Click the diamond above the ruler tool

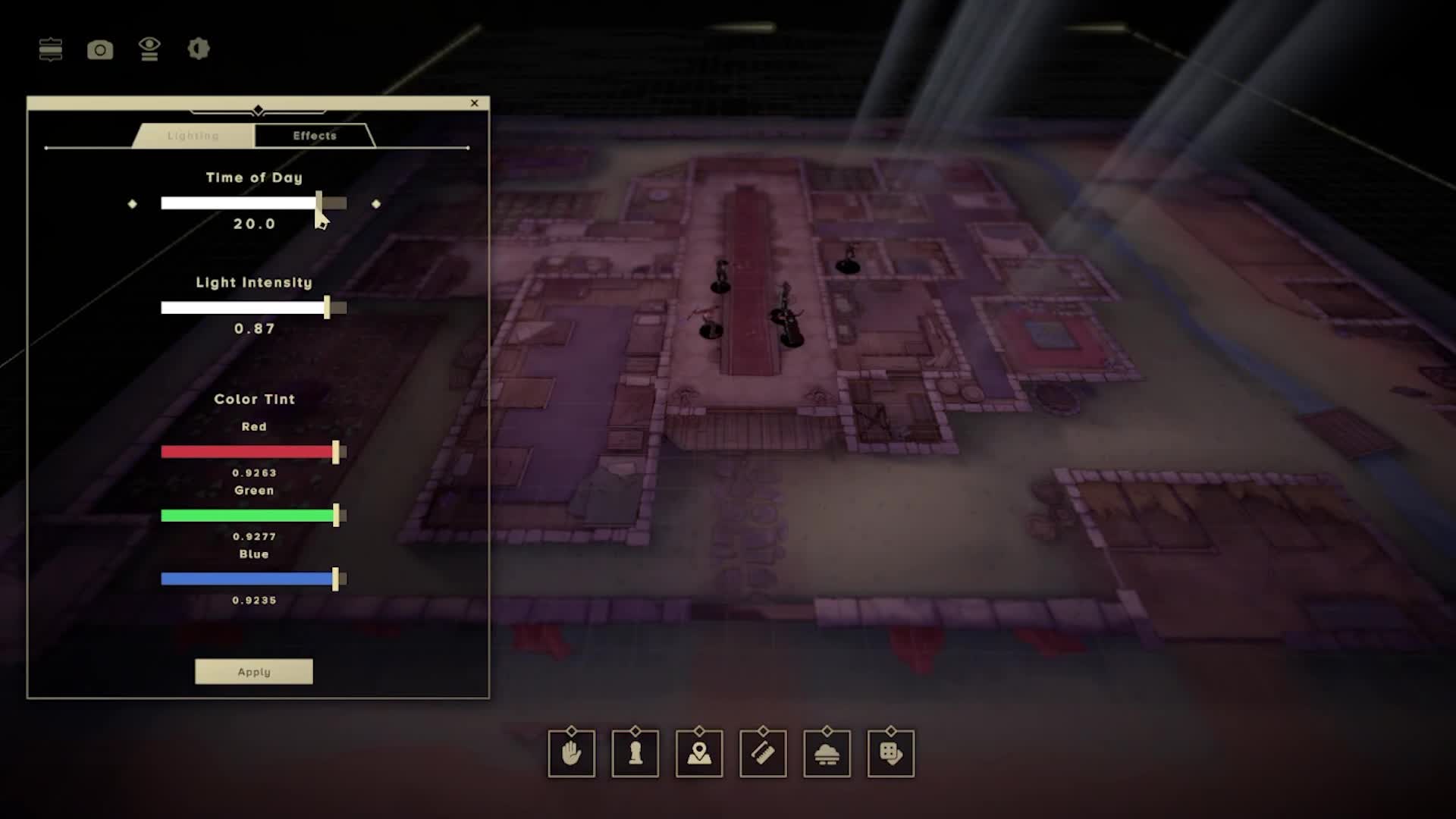pyautogui.click(x=763, y=732)
